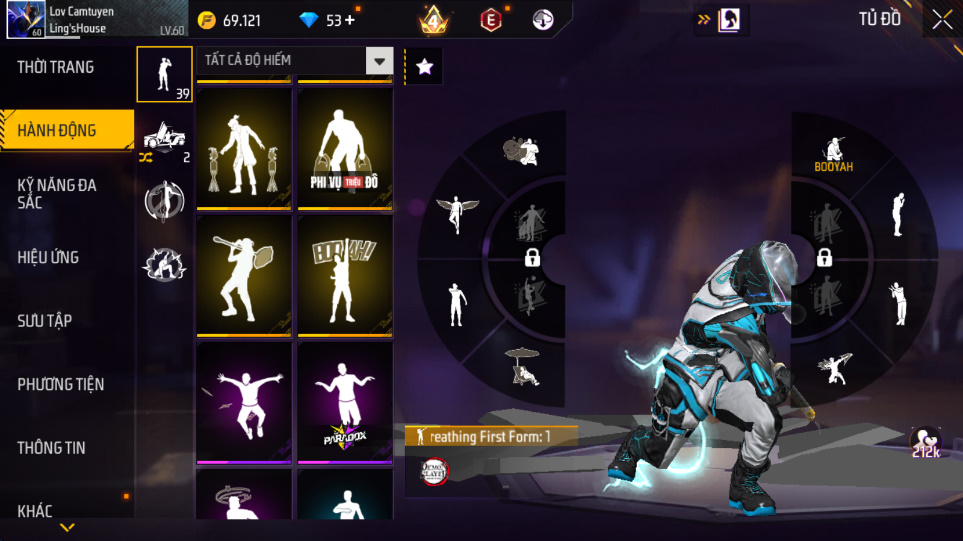Open the player profile avatar
The image size is (963, 541).
click(25, 19)
